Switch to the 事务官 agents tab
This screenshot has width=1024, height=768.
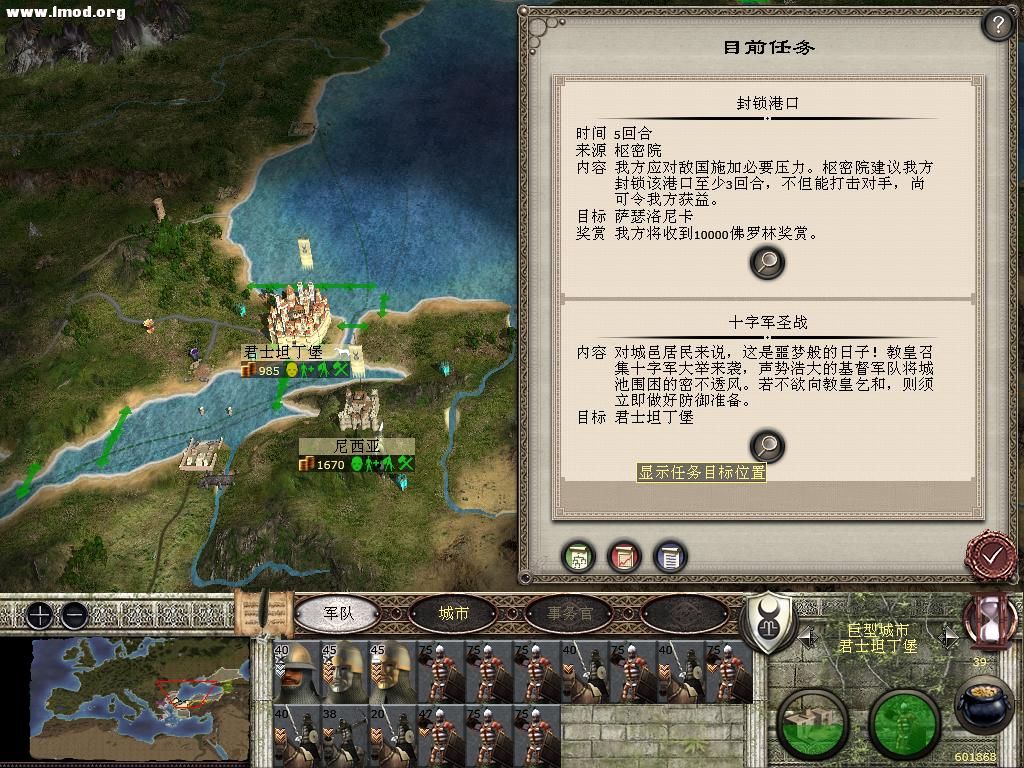click(569, 613)
